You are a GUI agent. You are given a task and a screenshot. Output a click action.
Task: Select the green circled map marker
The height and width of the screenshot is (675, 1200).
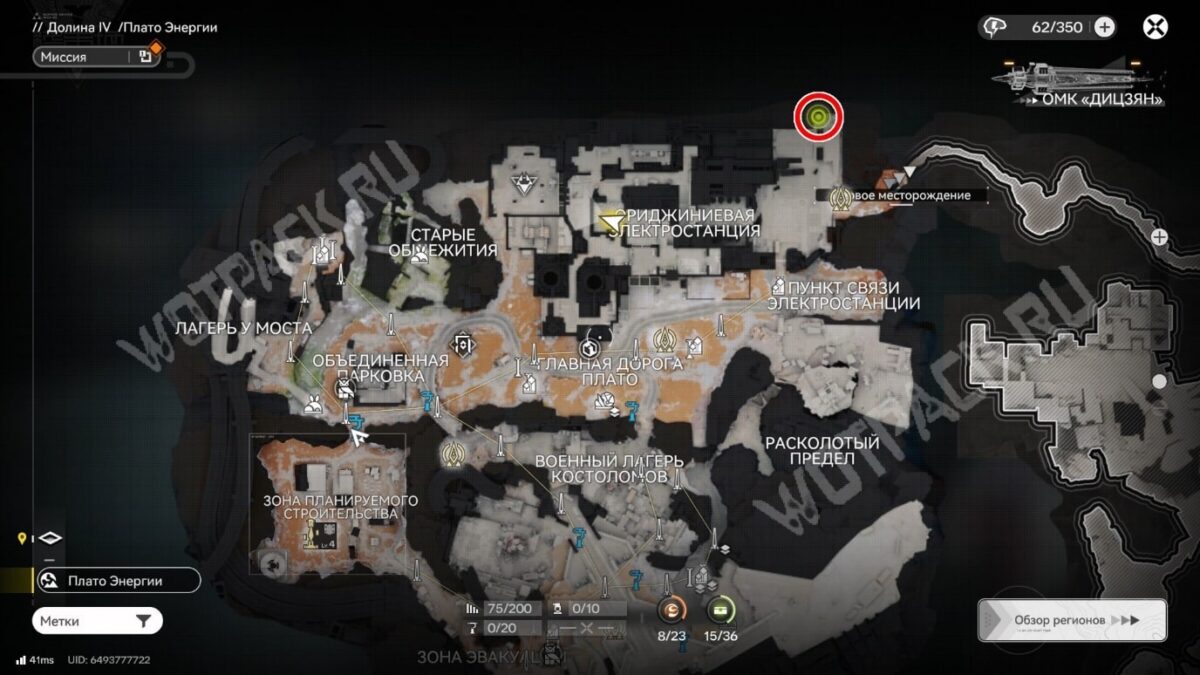click(819, 118)
